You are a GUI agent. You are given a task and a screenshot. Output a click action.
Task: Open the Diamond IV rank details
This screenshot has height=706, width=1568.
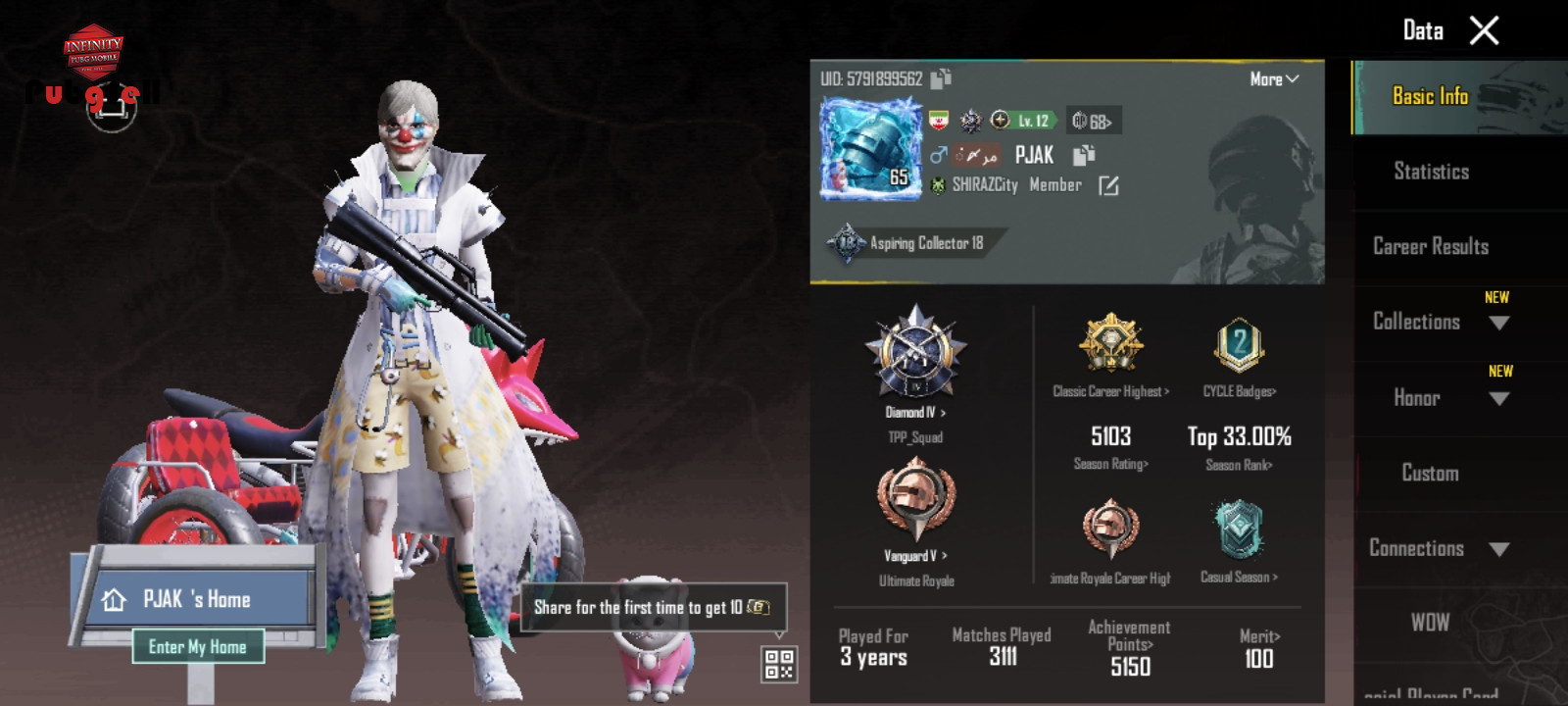(x=915, y=353)
